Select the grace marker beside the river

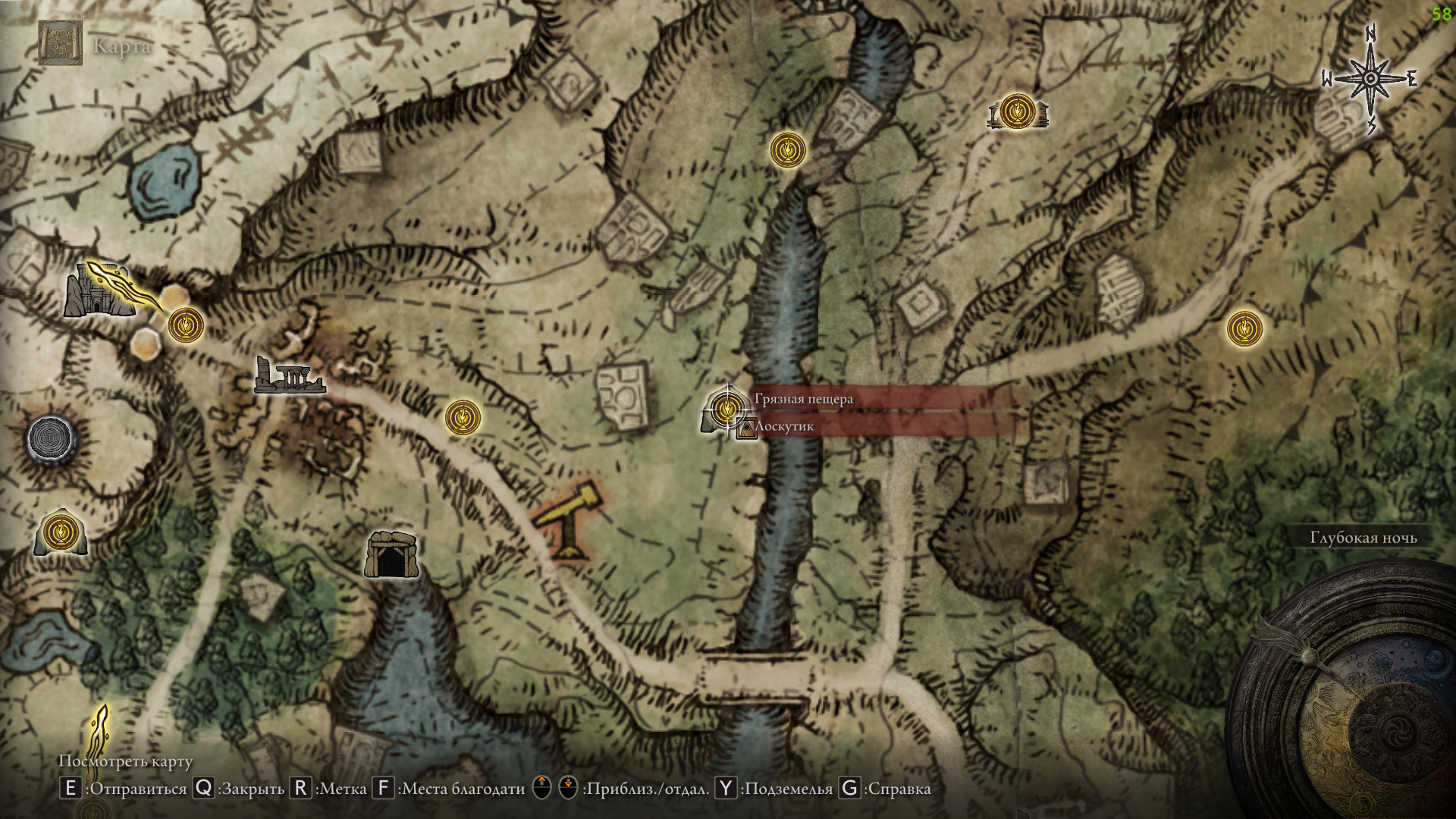tap(788, 150)
